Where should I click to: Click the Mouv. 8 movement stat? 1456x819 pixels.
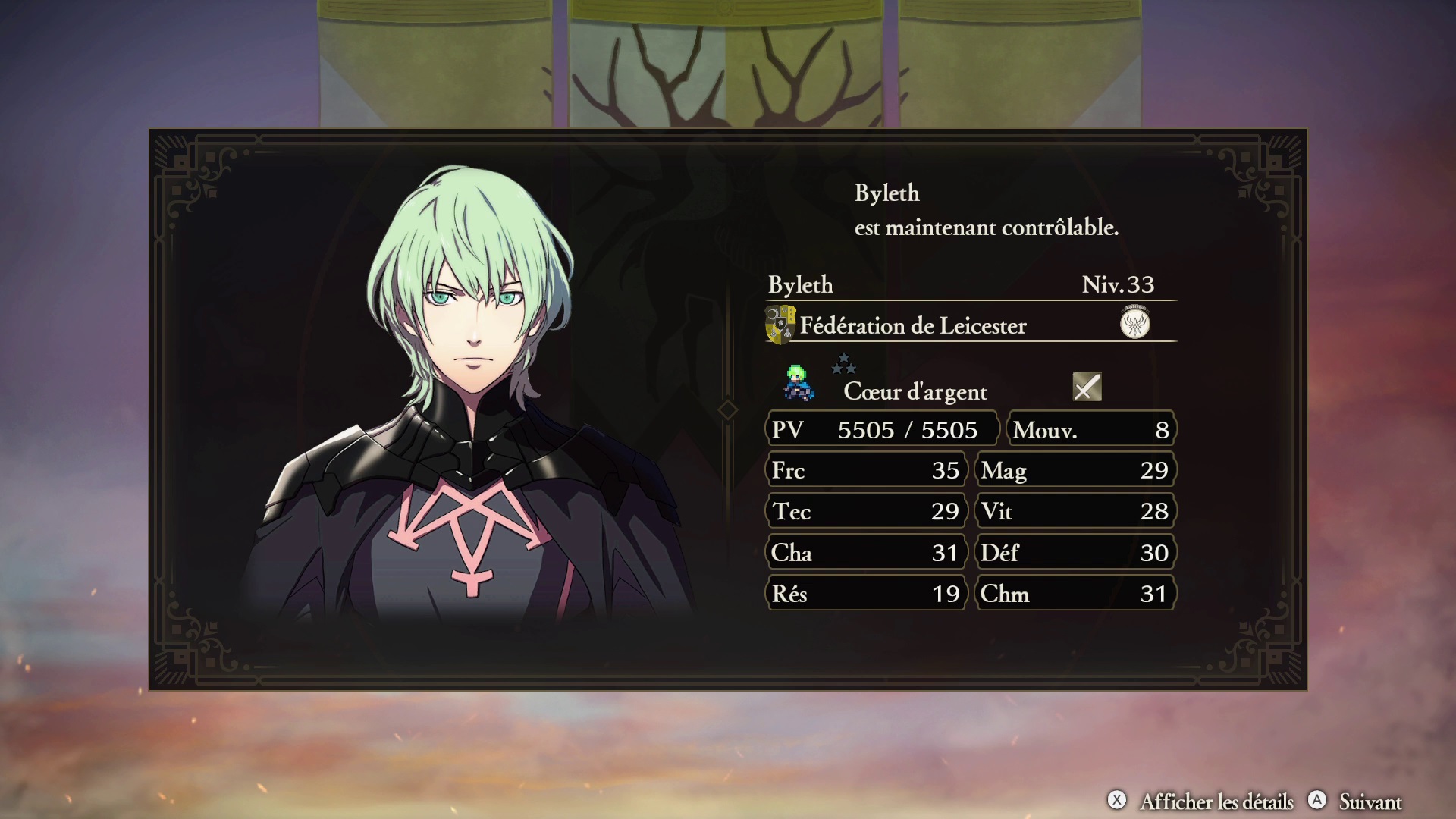(1090, 429)
